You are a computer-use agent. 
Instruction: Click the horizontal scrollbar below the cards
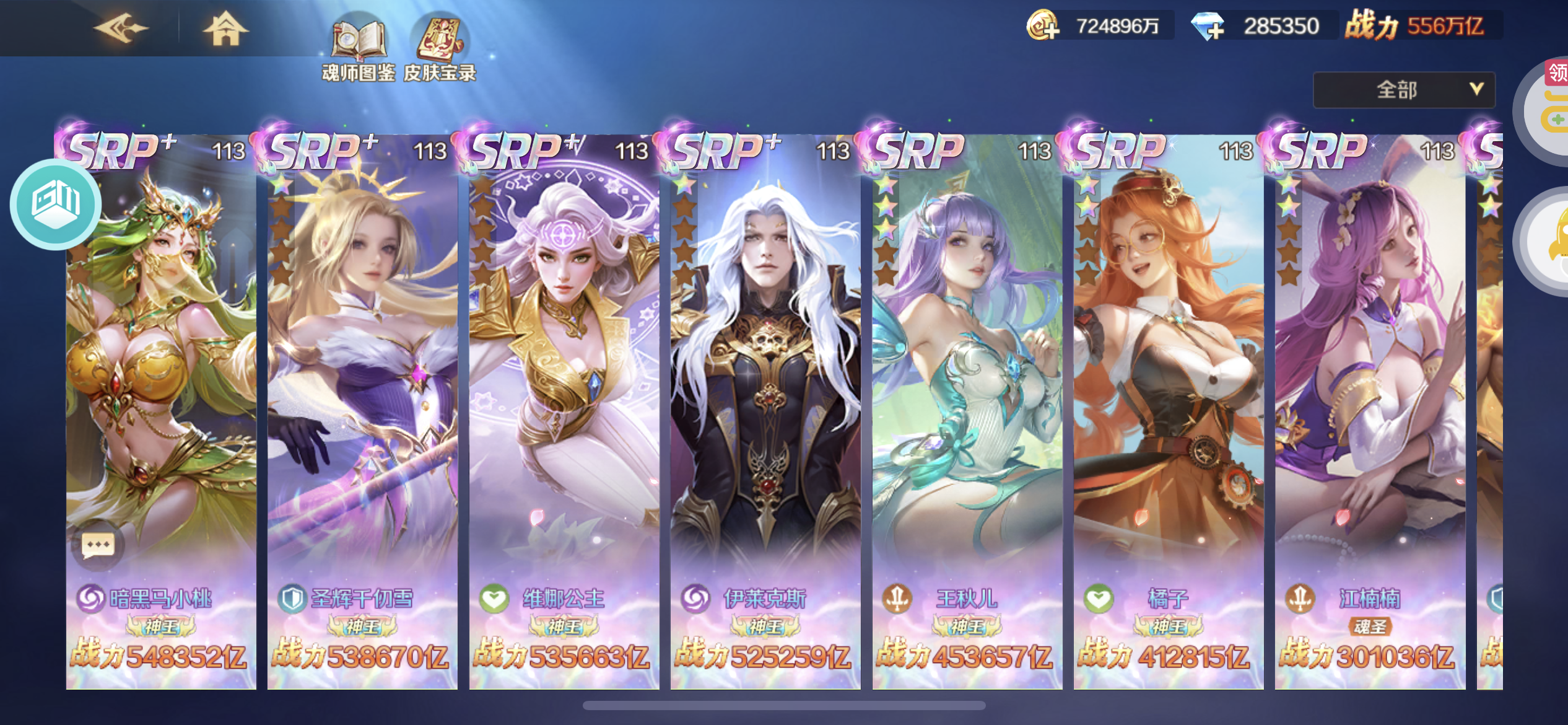pyautogui.click(x=783, y=706)
